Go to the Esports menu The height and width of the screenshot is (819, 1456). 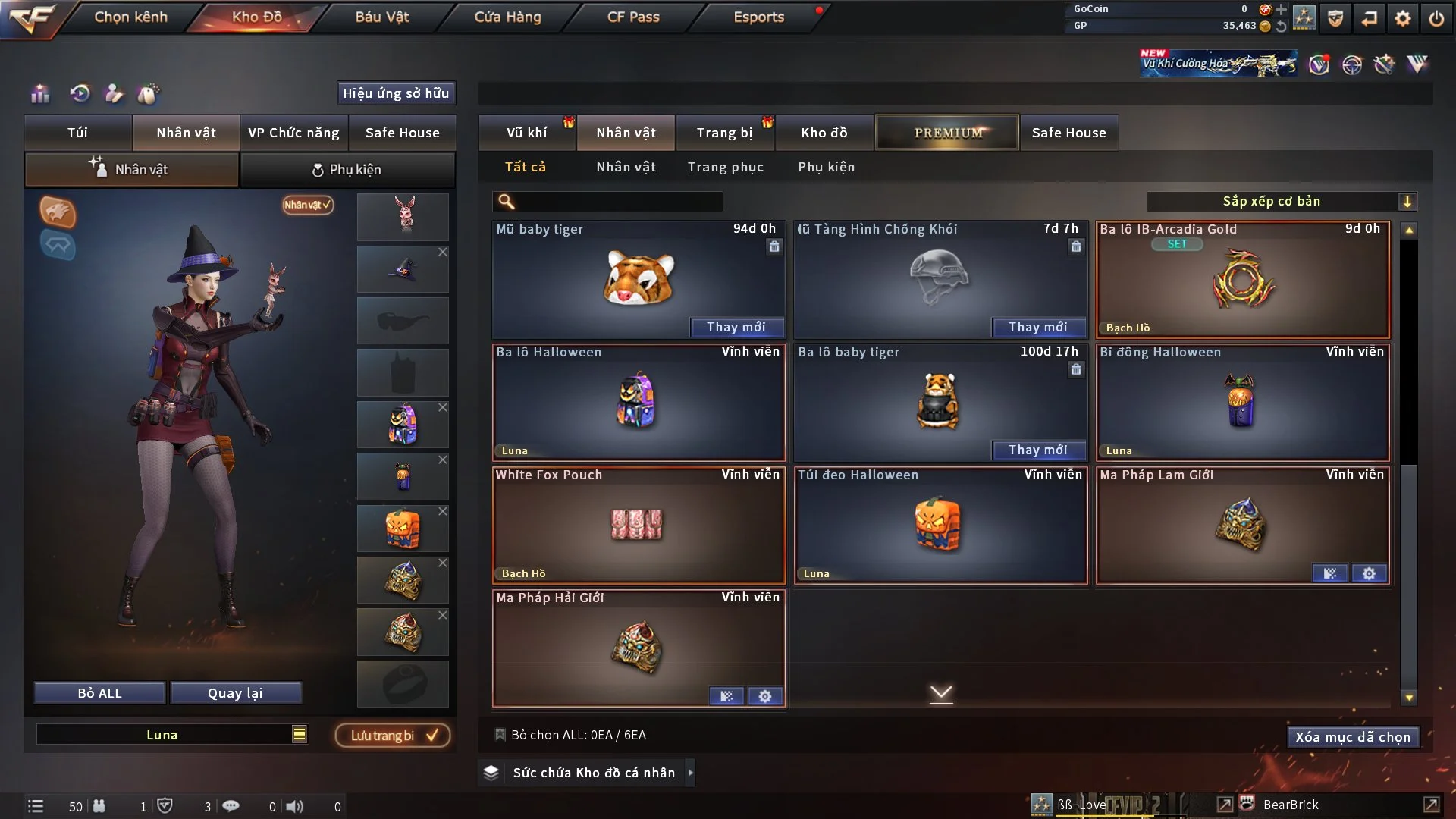[x=758, y=17]
